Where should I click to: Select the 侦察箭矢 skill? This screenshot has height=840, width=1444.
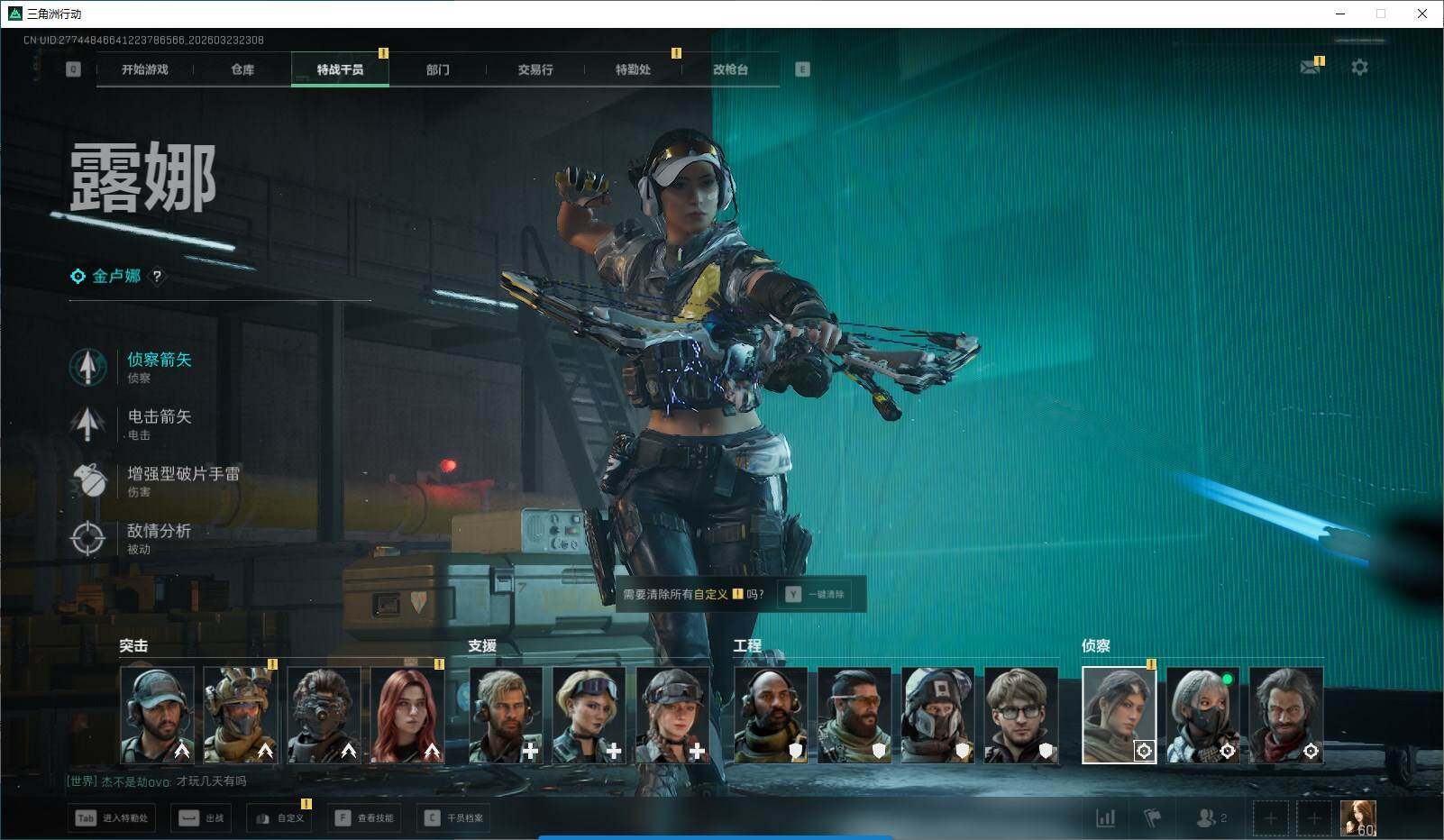click(x=159, y=361)
